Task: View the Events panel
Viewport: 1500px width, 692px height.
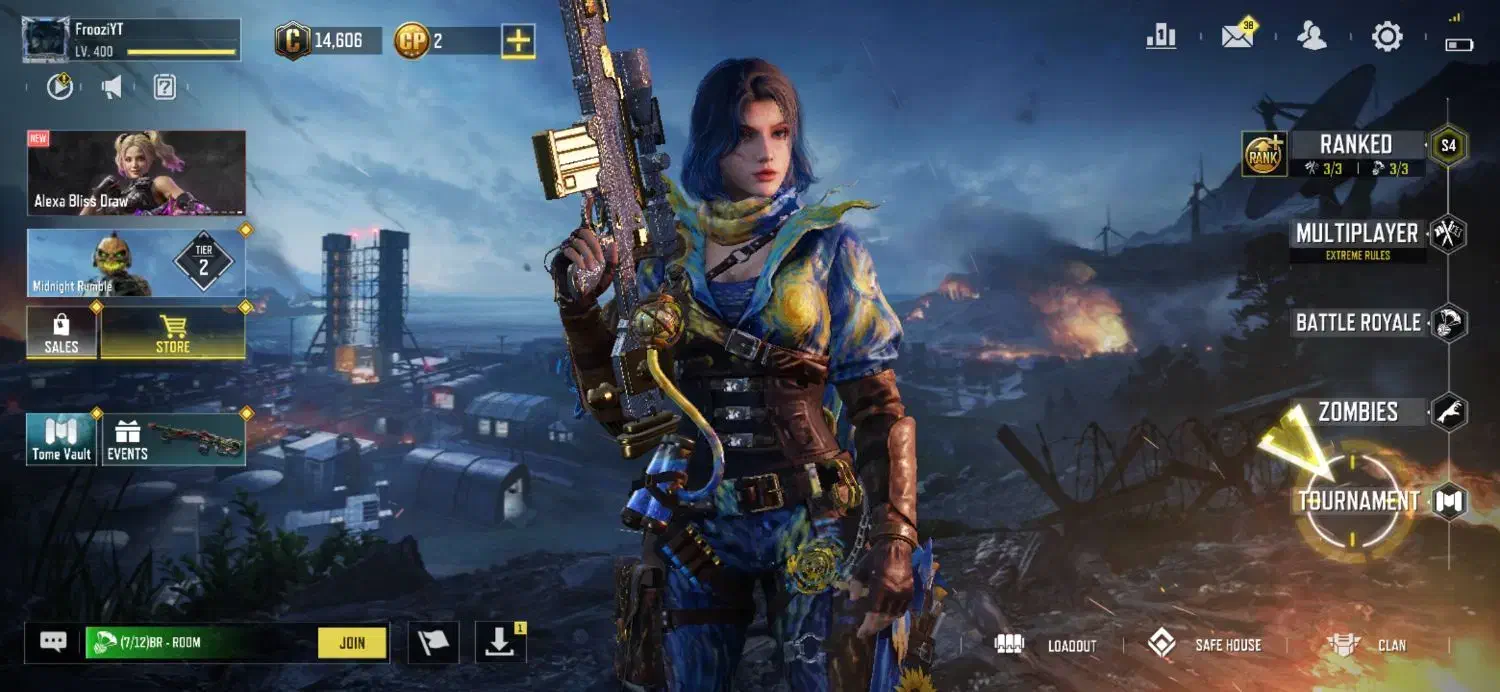Action: click(174, 440)
